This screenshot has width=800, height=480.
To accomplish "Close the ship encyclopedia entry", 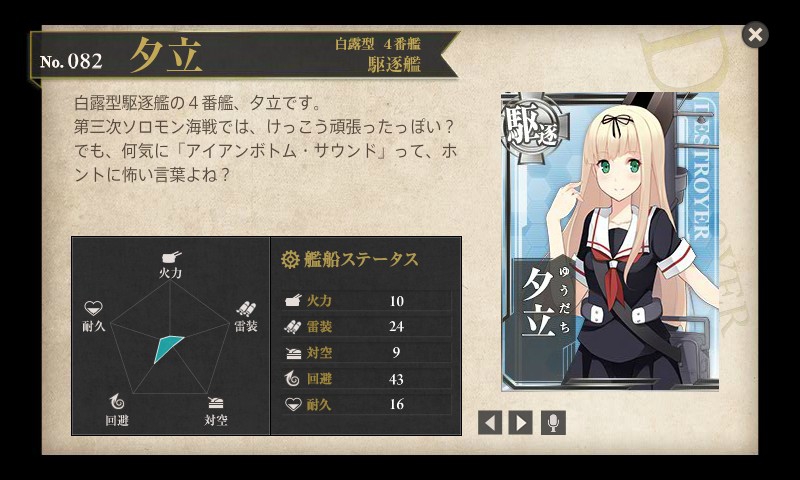I will (755, 35).
